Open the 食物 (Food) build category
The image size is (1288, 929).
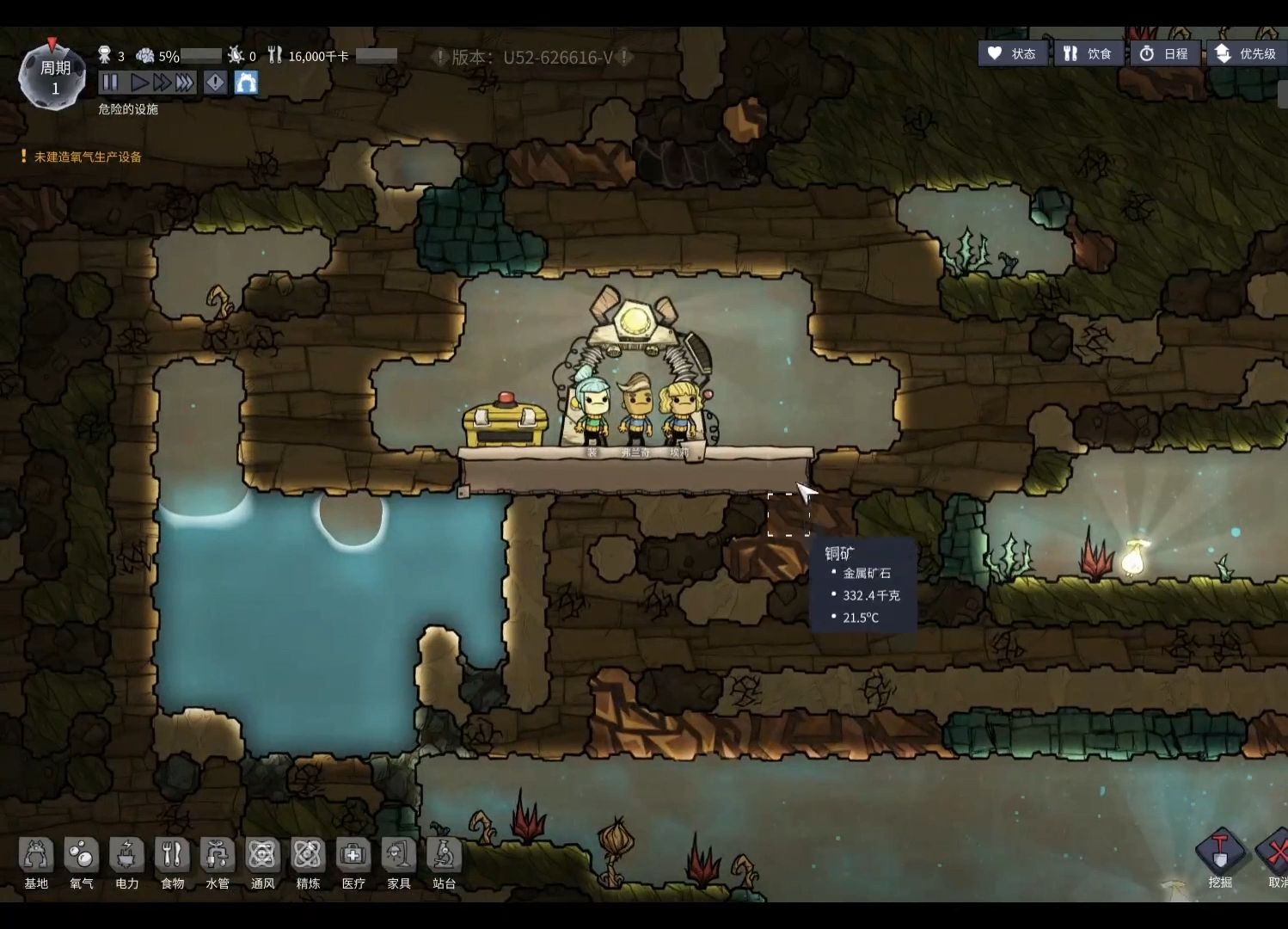(172, 863)
